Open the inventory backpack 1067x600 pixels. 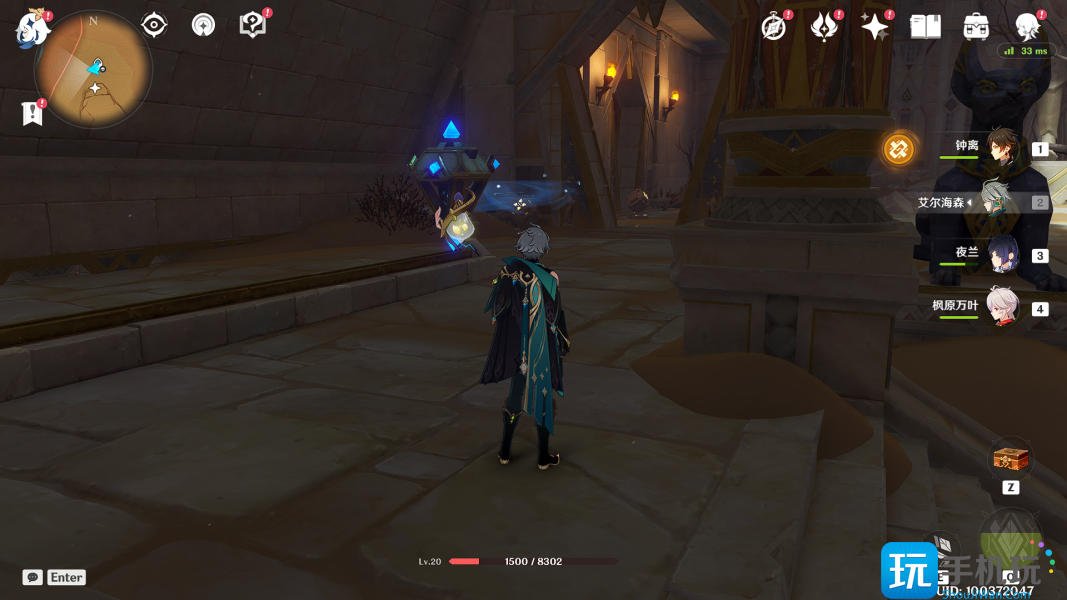[x=976, y=27]
